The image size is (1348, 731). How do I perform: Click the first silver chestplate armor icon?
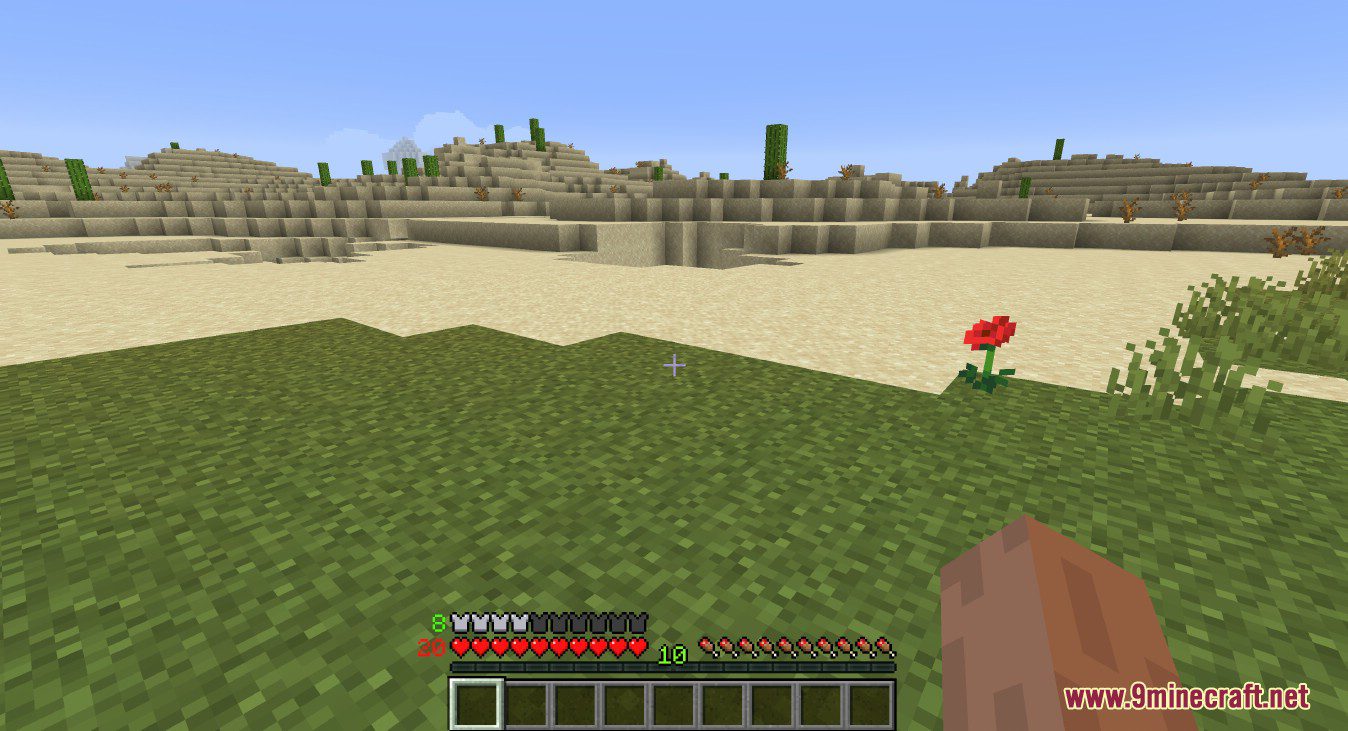click(x=458, y=623)
